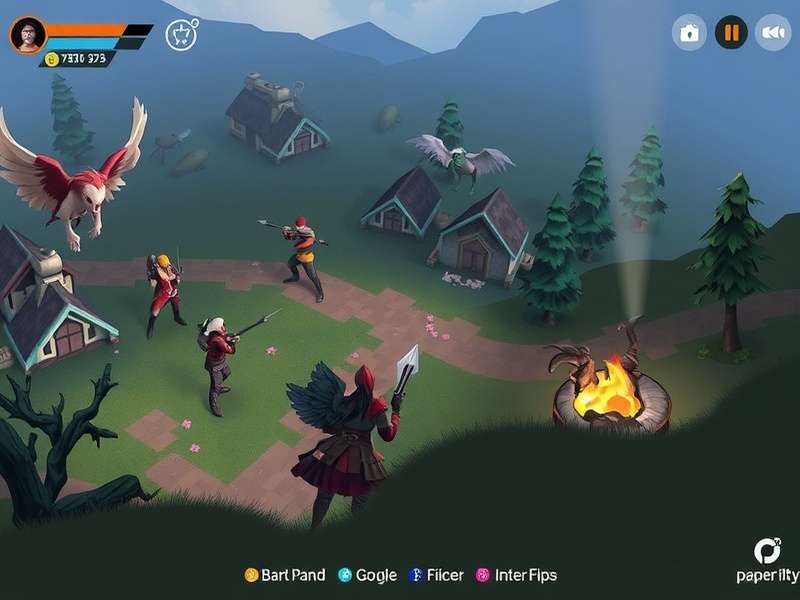Viewport: 800px width, 600px height.
Task: Click the camera screenshot button
Action: 689,33
